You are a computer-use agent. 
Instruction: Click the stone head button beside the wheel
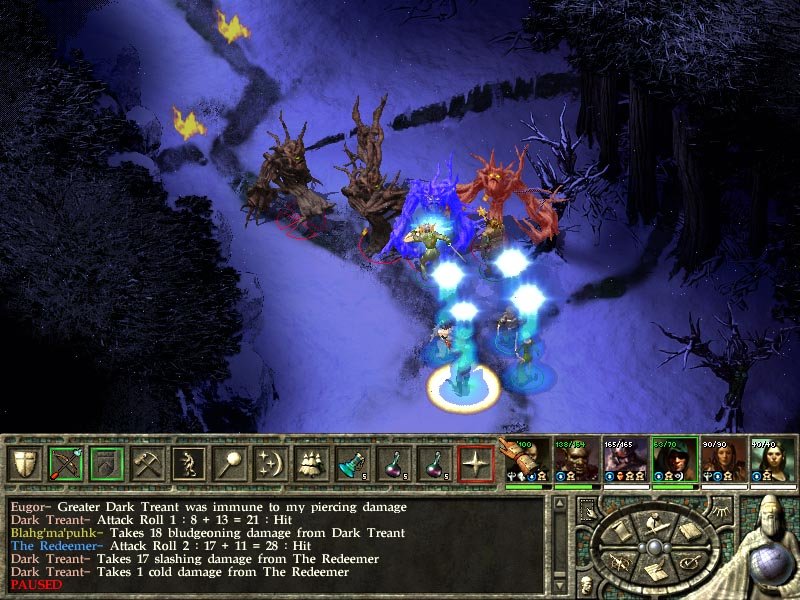tap(585, 586)
